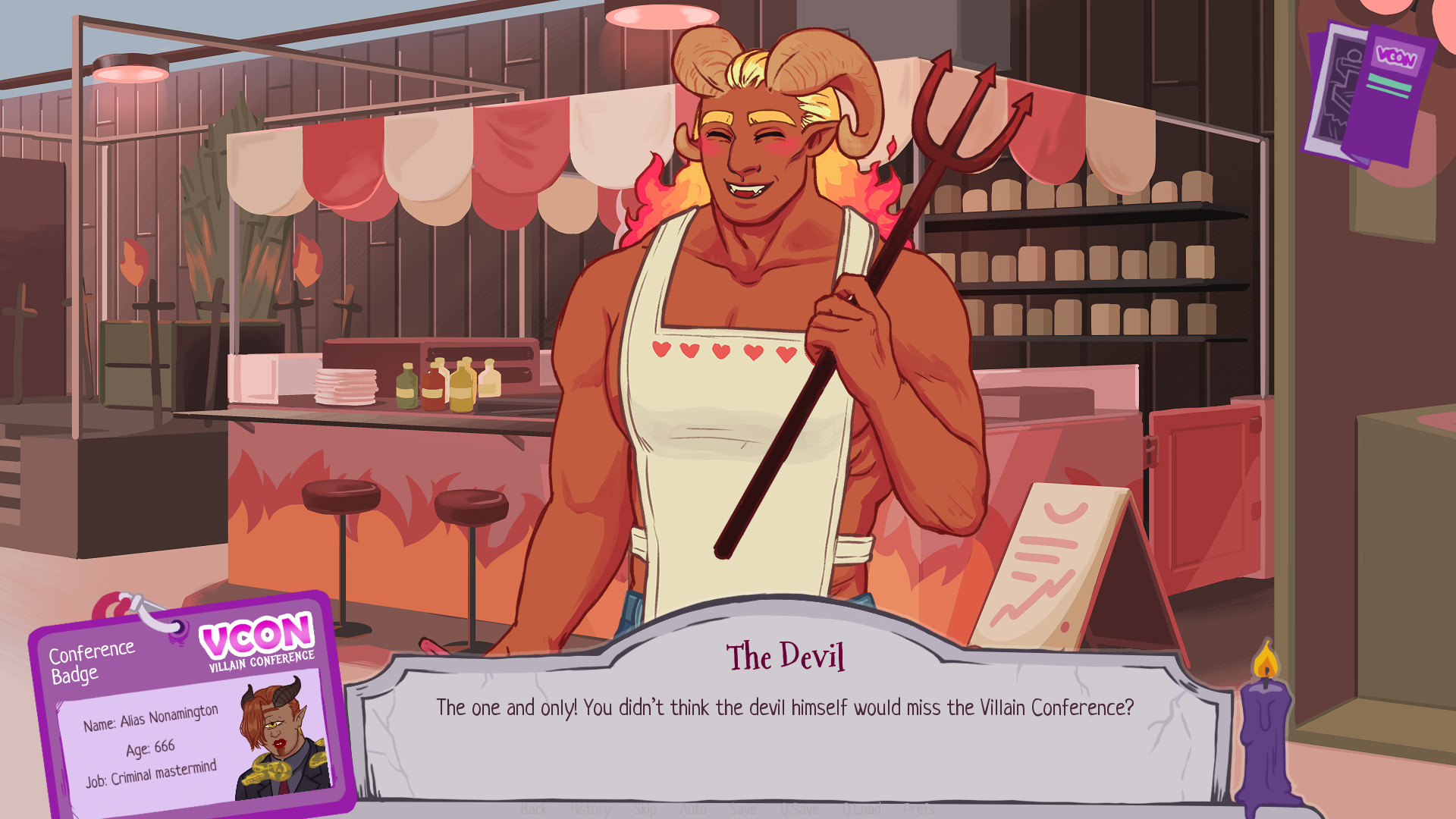Click the purple candle with its flame

click(x=1265, y=728)
